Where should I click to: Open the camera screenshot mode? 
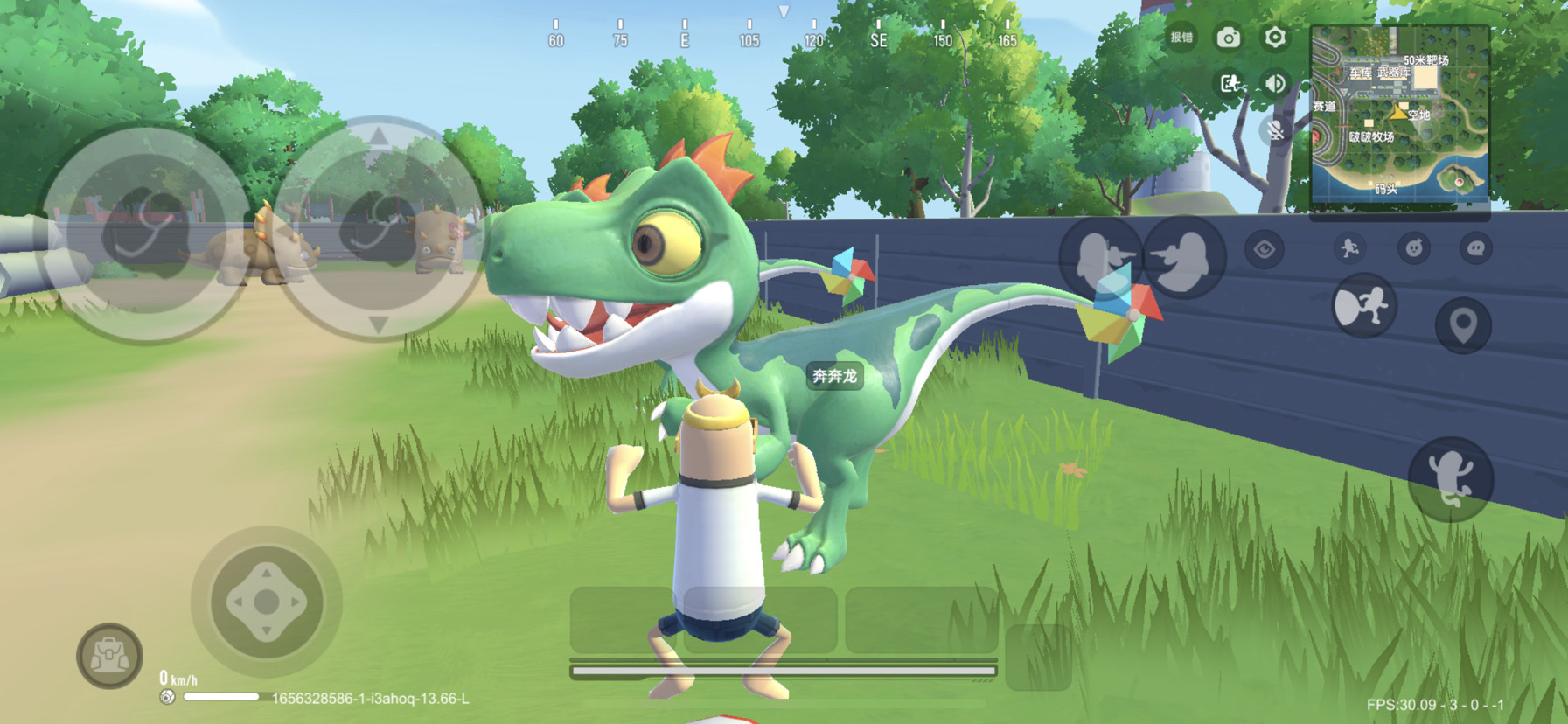[1229, 38]
